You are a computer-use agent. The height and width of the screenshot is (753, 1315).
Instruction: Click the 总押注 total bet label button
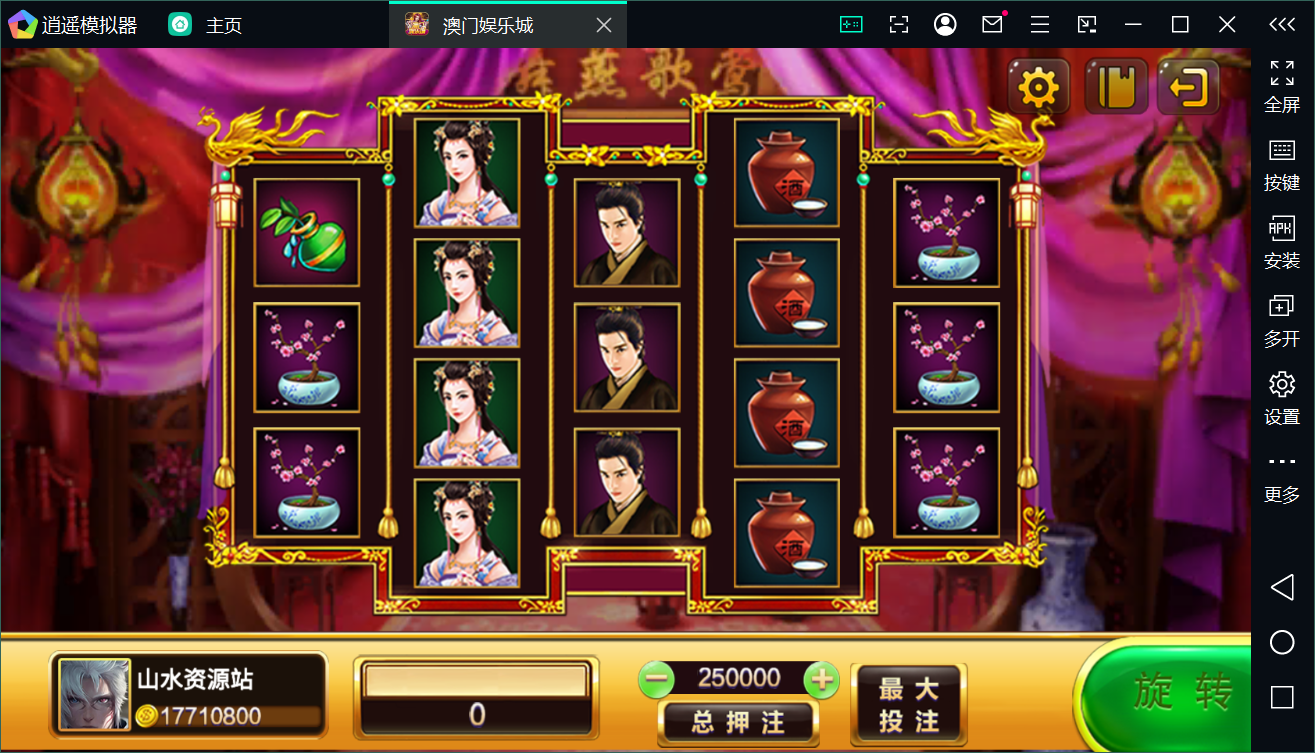point(738,720)
